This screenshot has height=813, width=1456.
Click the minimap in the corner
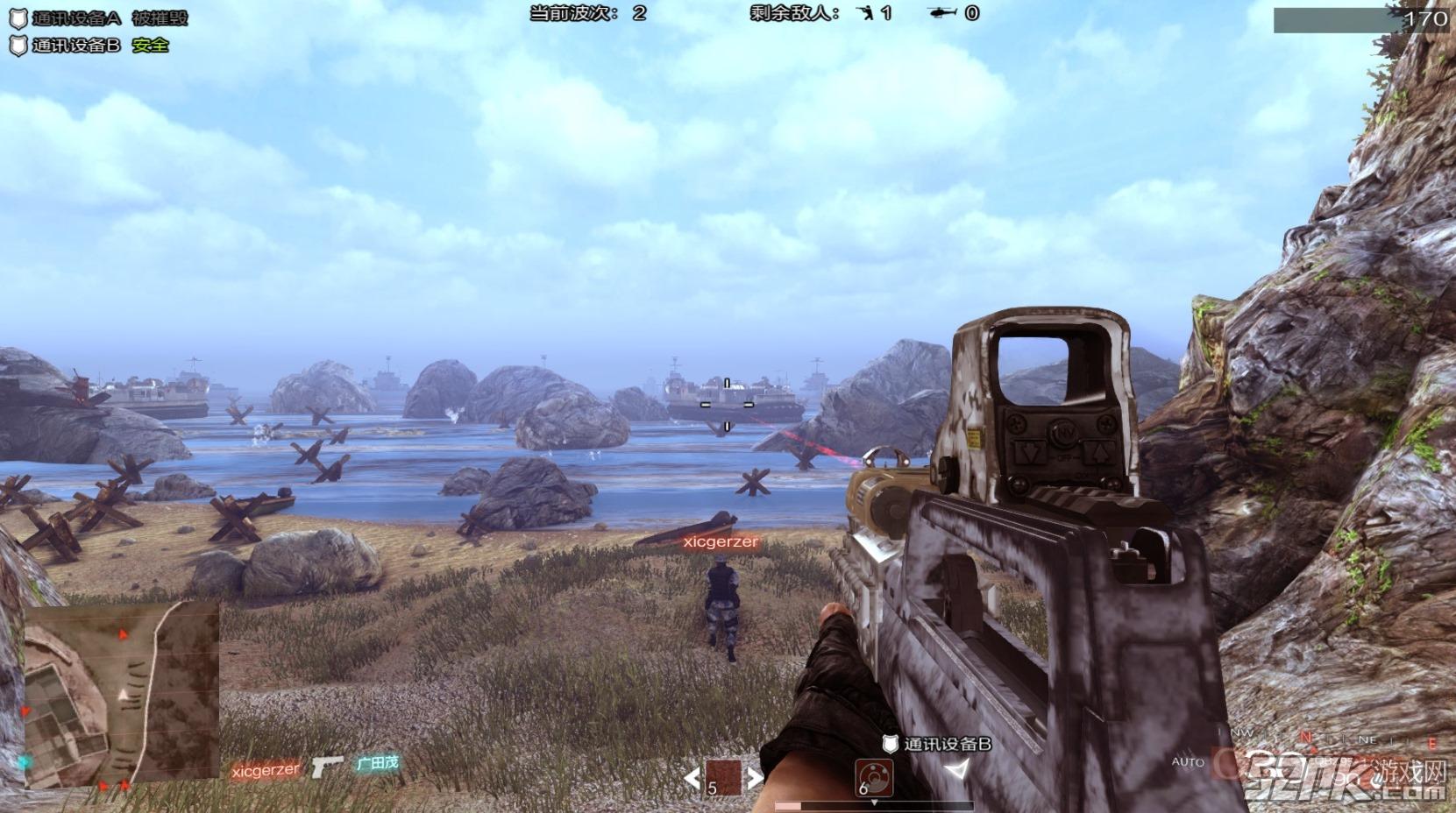click(121, 692)
